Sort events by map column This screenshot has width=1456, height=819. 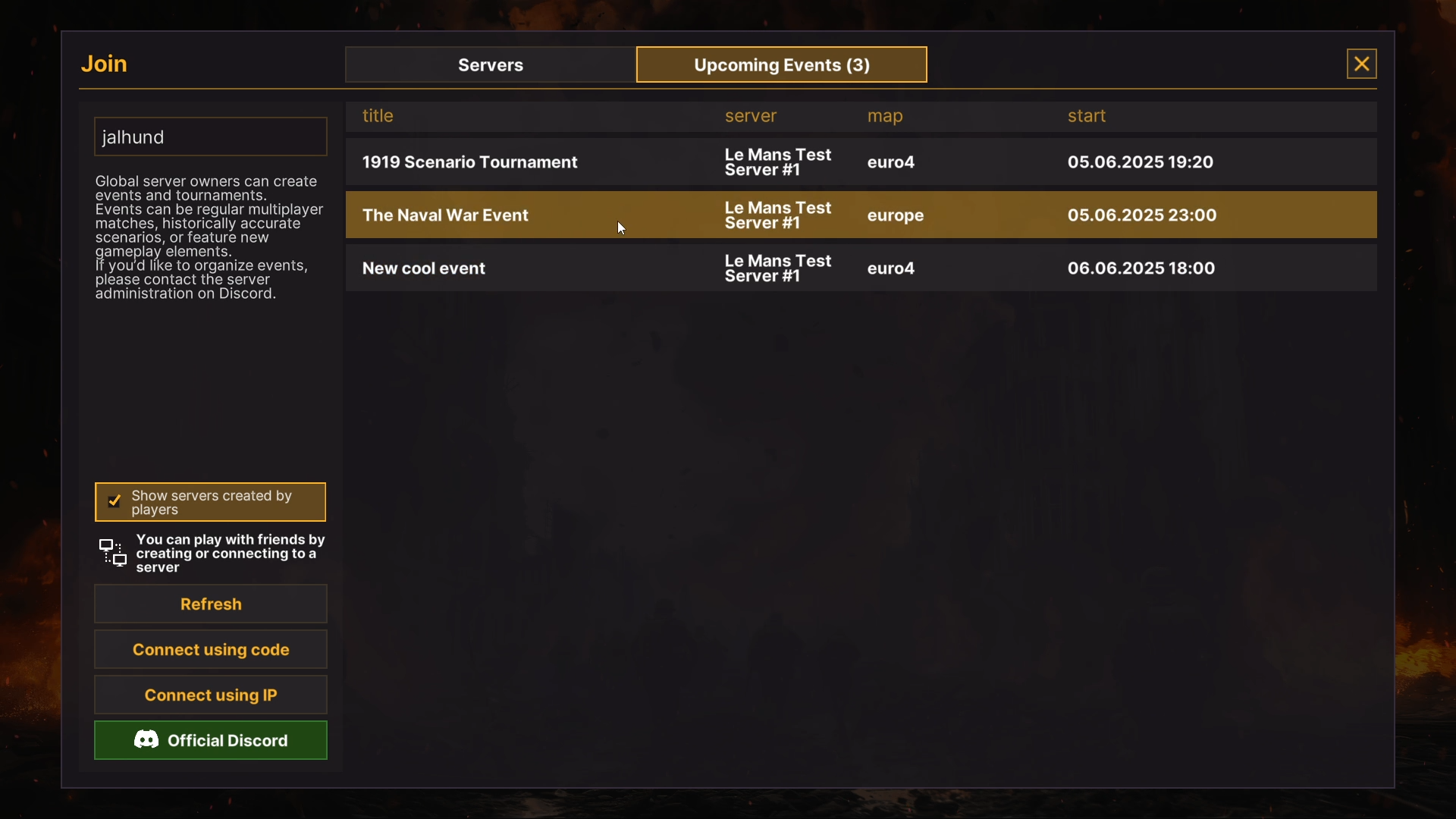click(885, 115)
